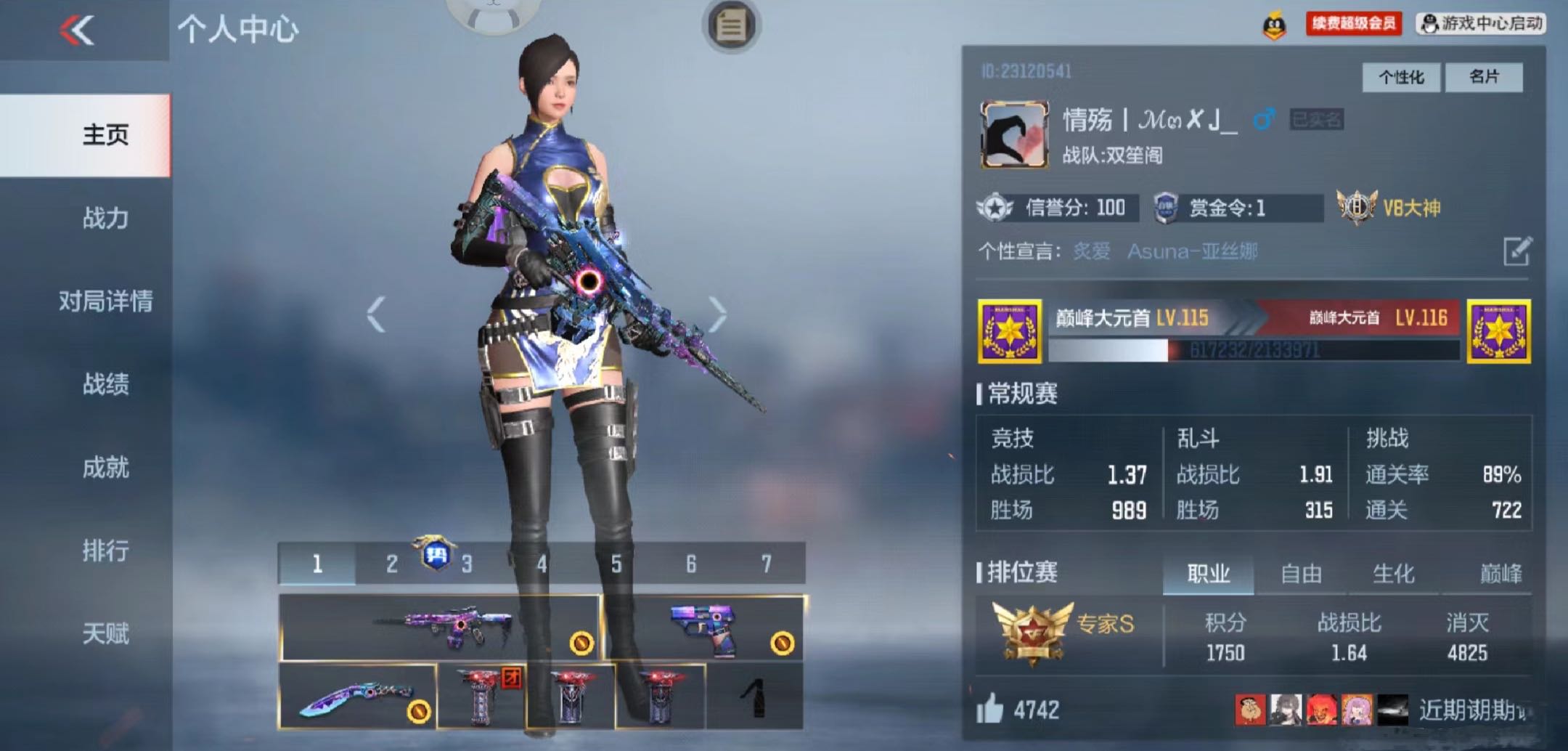Switch to the 天赋 talents page
Screen dimensions: 1568x751
[x=105, y=633]
